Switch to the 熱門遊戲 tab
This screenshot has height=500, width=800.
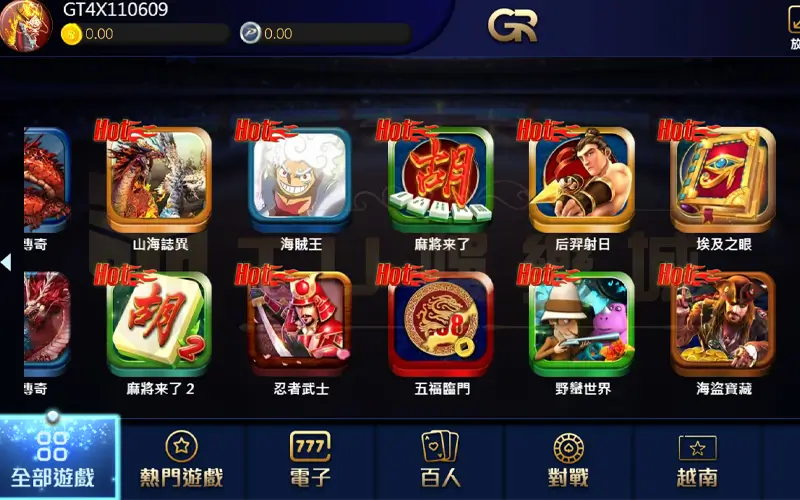point(181,460)
